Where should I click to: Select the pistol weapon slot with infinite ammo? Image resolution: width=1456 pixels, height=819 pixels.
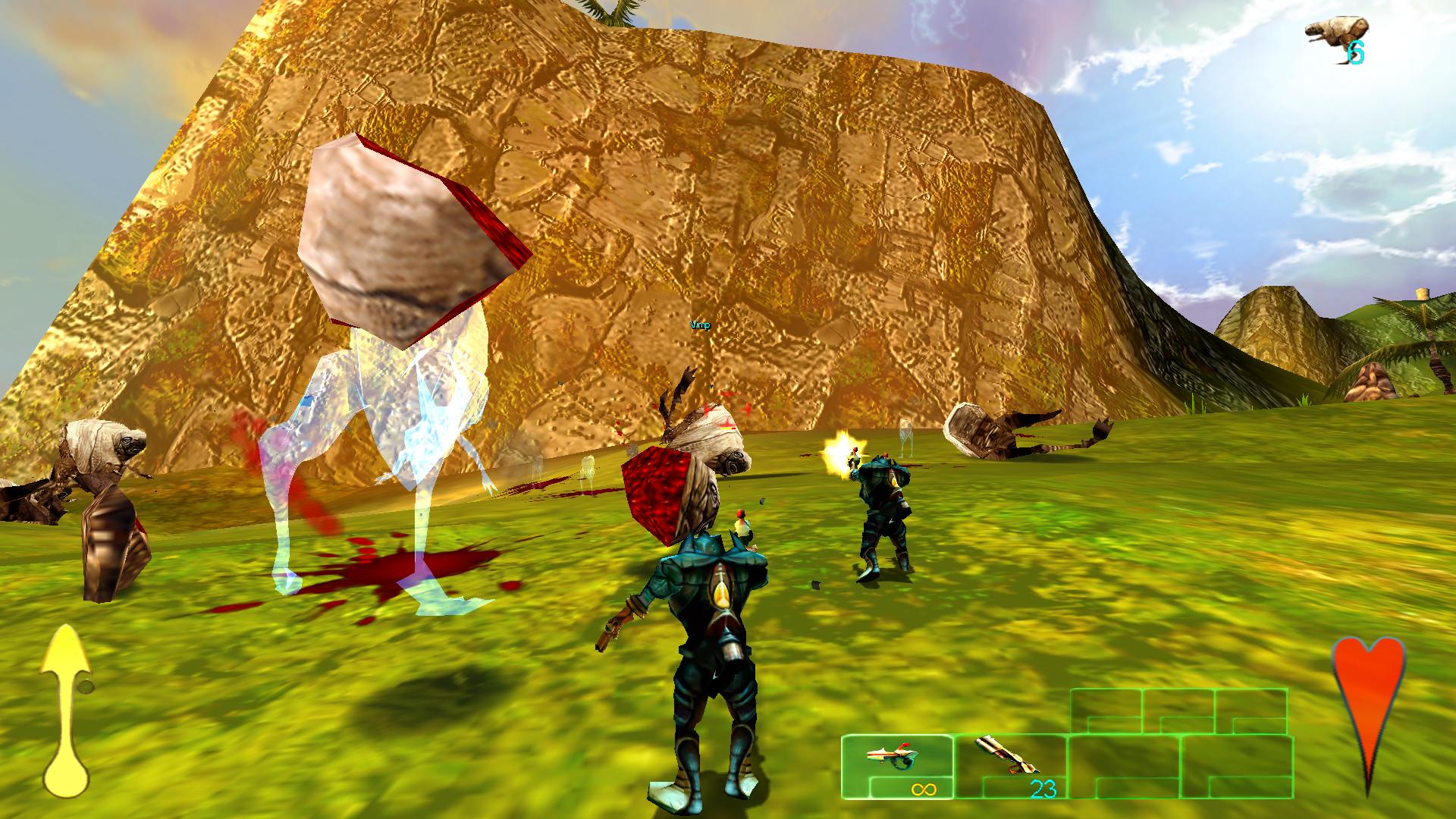896,766
